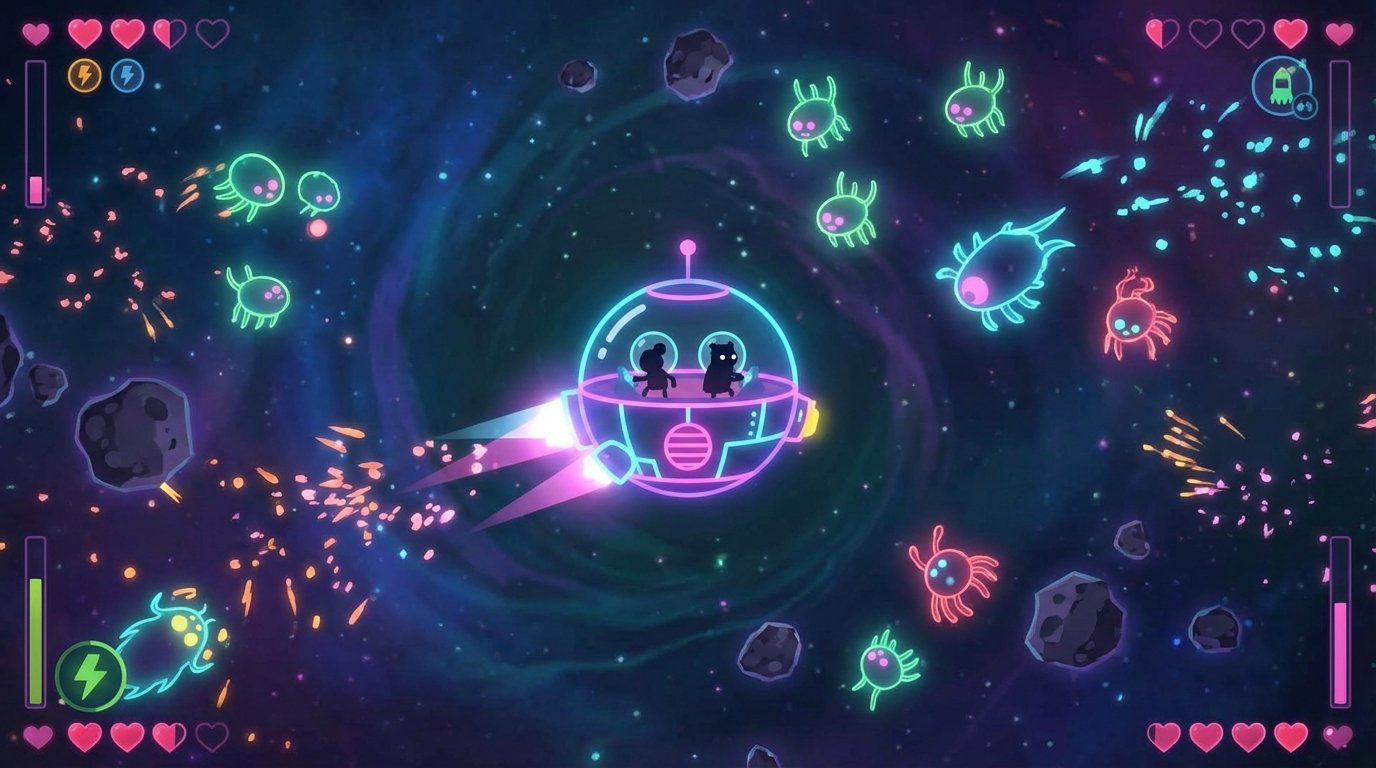Click the empty heart outline in the top-right row
Viewport: 1376px width, 768px height.
point(1207,34)
